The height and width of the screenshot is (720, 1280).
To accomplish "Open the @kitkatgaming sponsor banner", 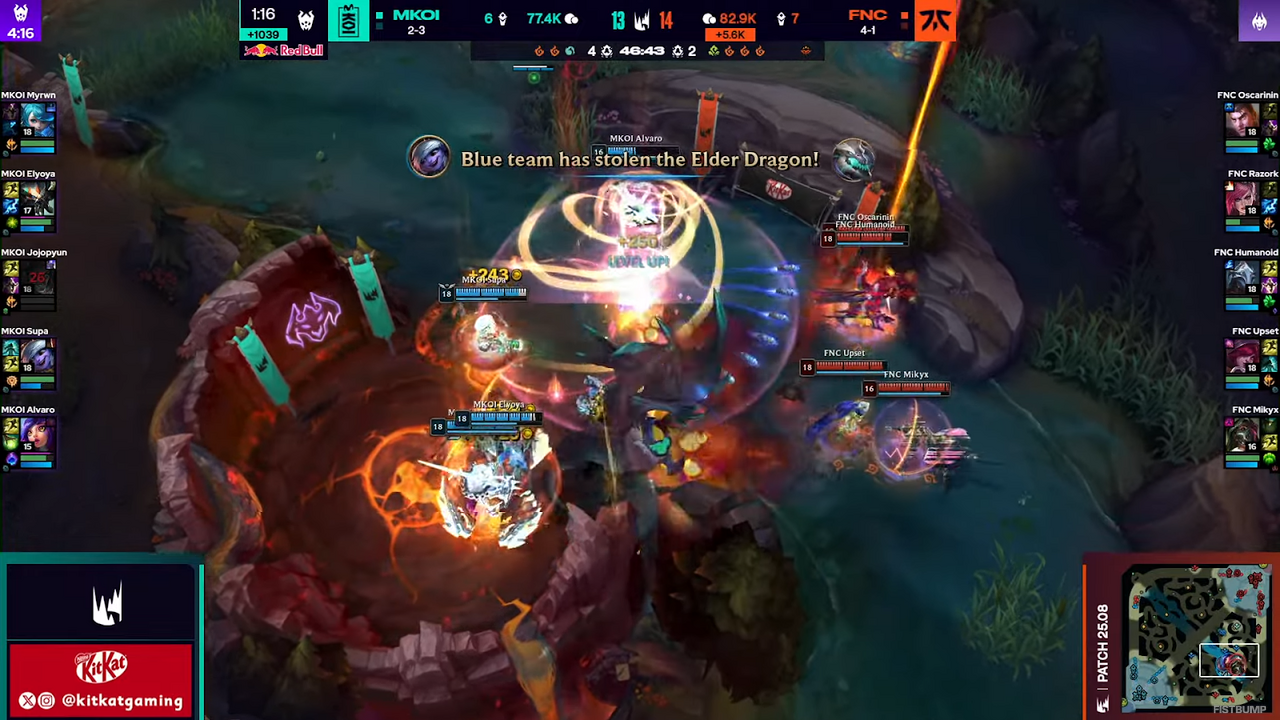I will [x=100, y=679].
